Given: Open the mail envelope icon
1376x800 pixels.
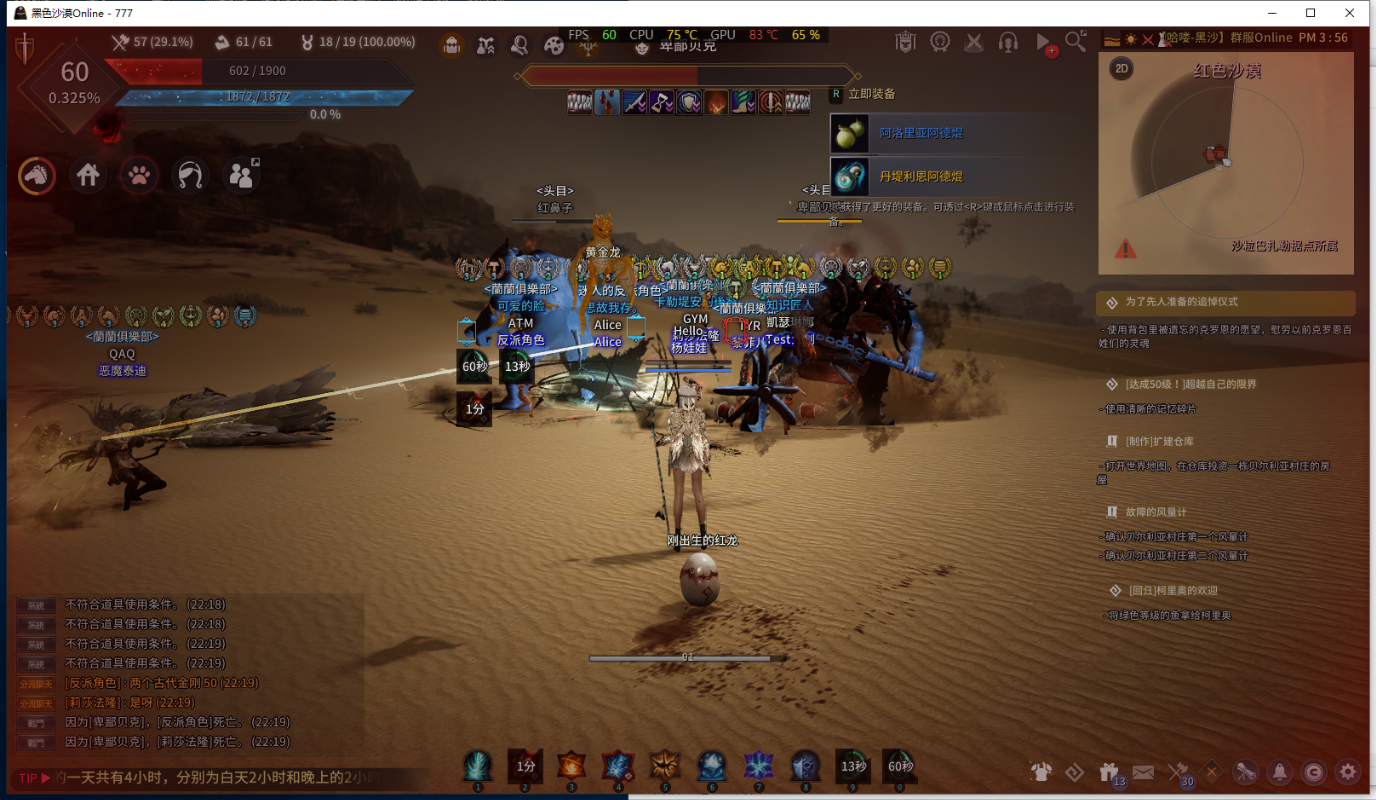Looking at the screenshot, I should pos(1143,771).
